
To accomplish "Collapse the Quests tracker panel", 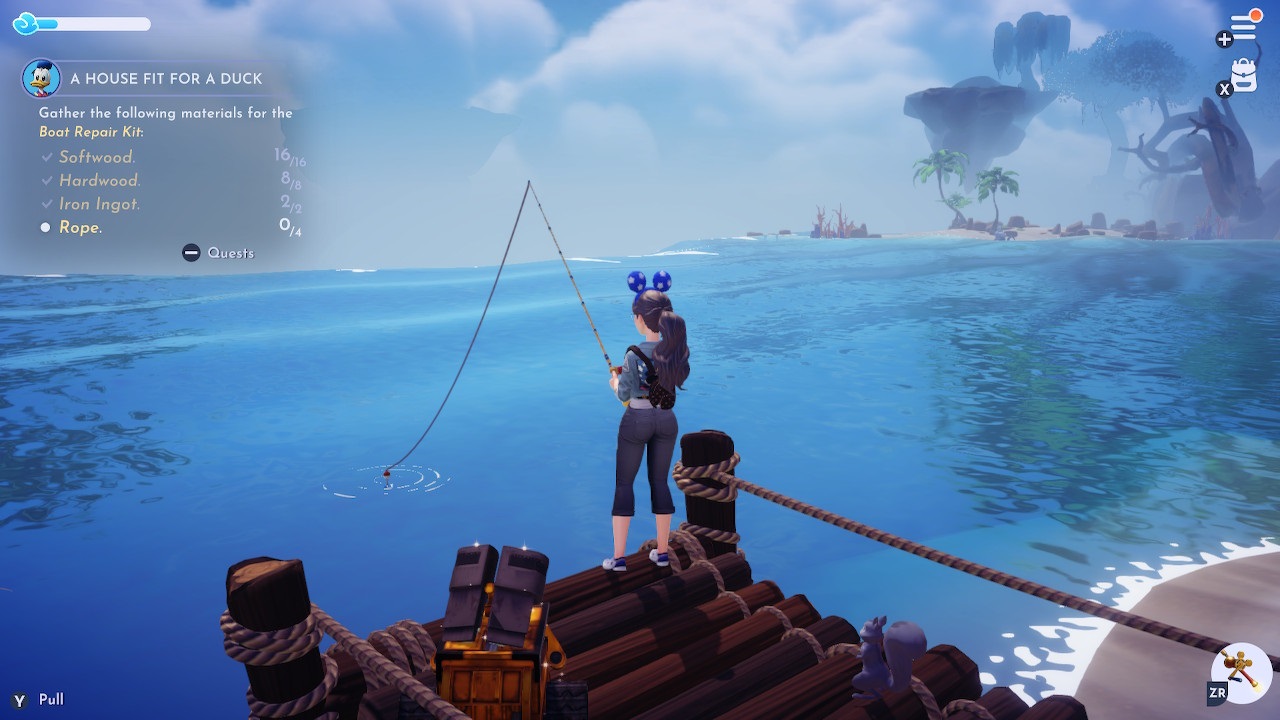I will (218, 253).
